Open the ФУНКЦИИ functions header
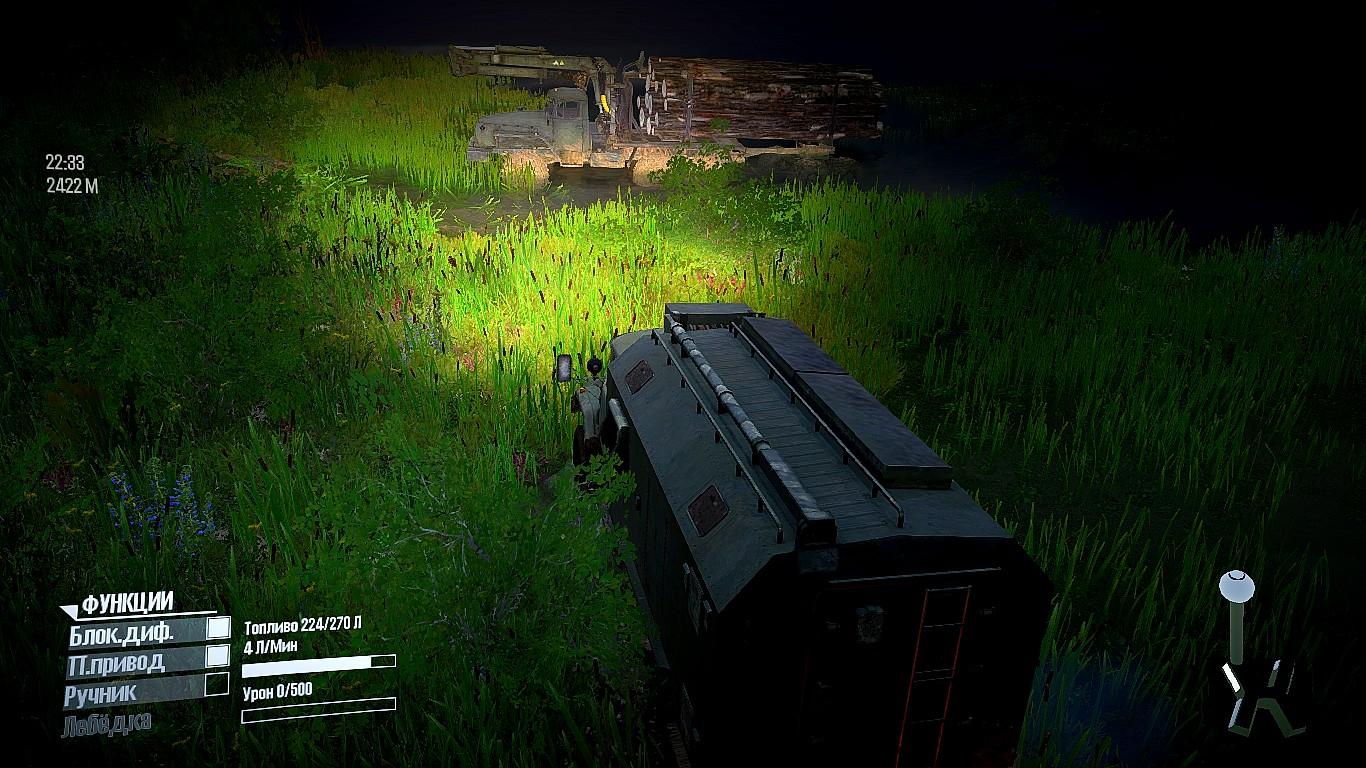This screenshot has height=768, width=1366. pyautogui.click(x=127, y=603)
